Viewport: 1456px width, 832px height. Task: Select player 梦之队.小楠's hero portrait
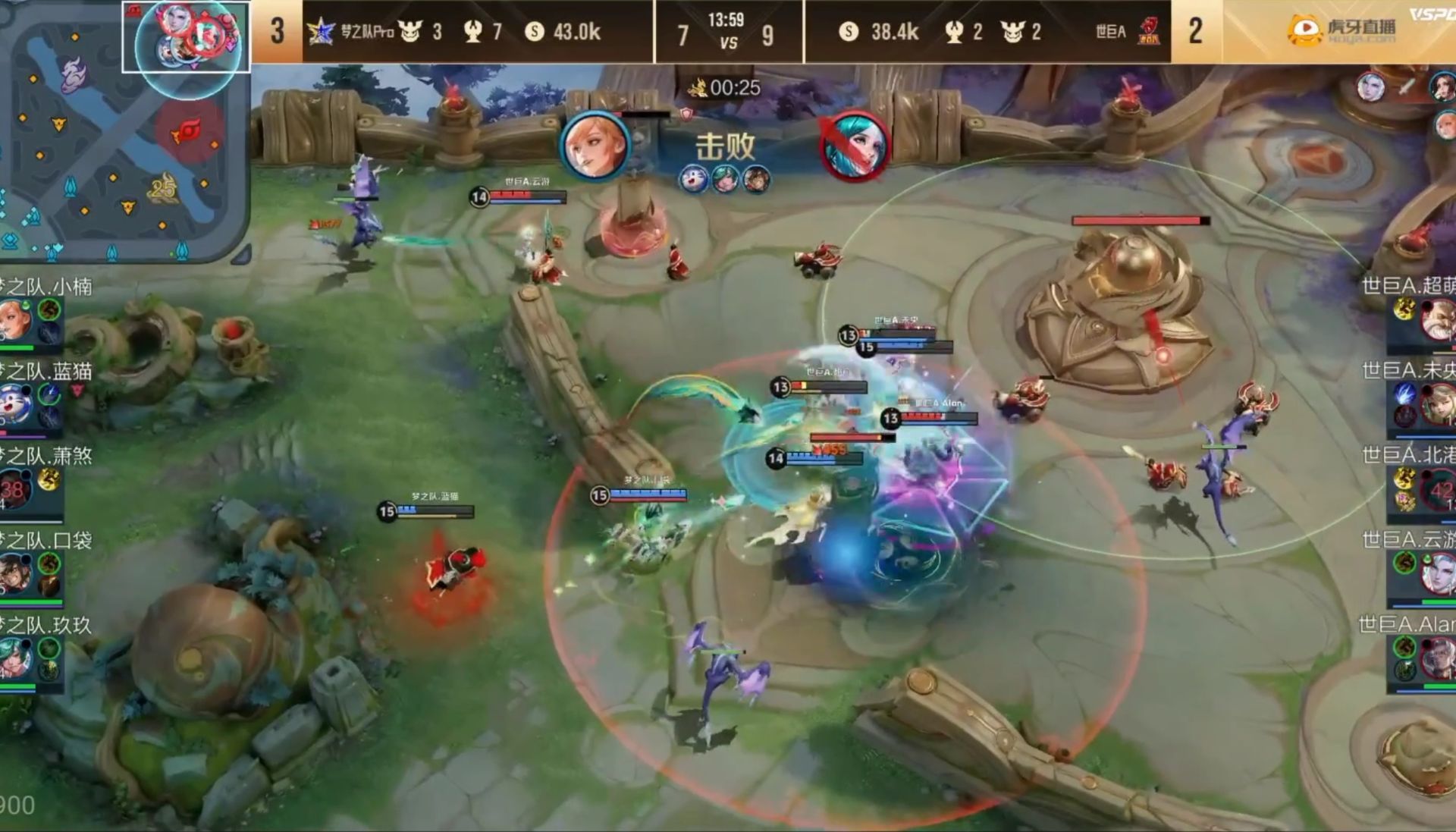[15, 320]
